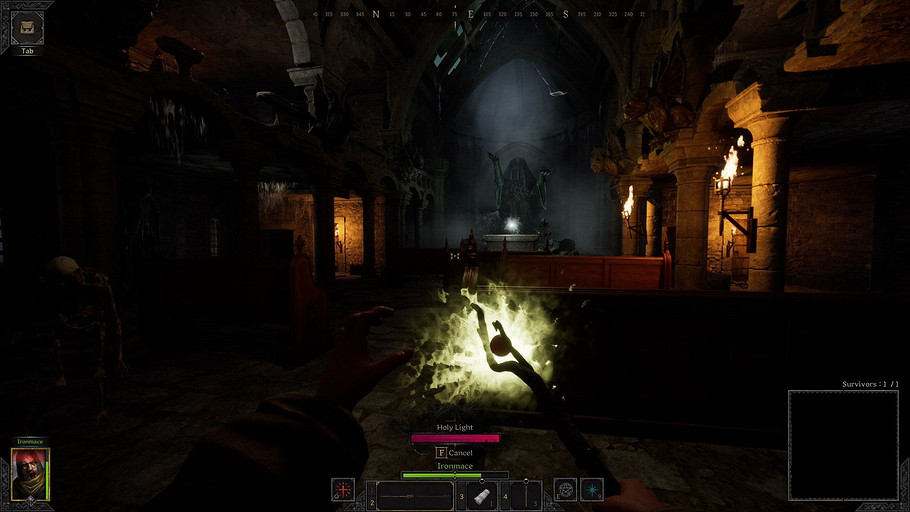Use the bandage in slot 3
The image size is (910, 512).
(482, 496)
